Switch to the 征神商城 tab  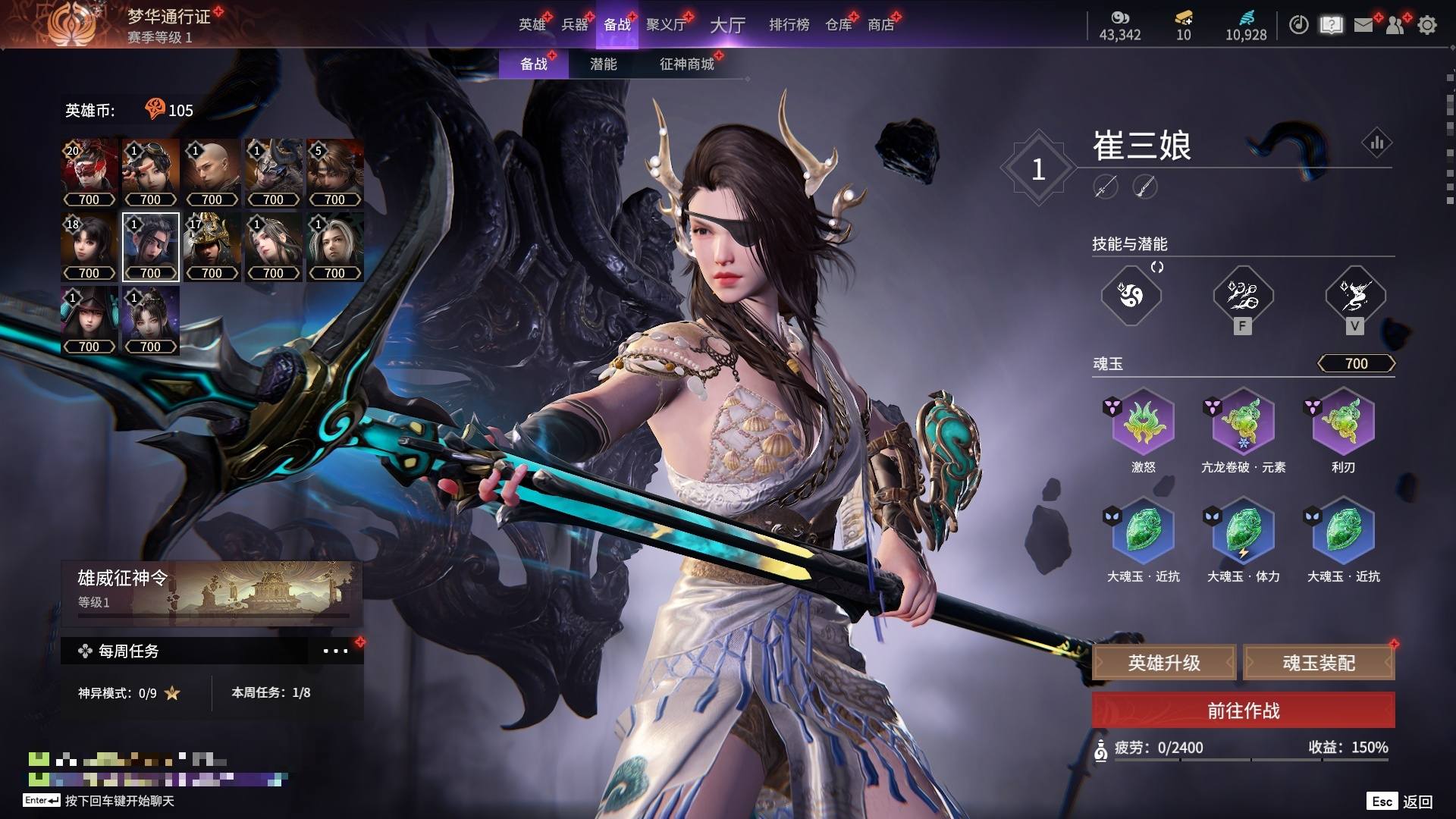(687, 64)
